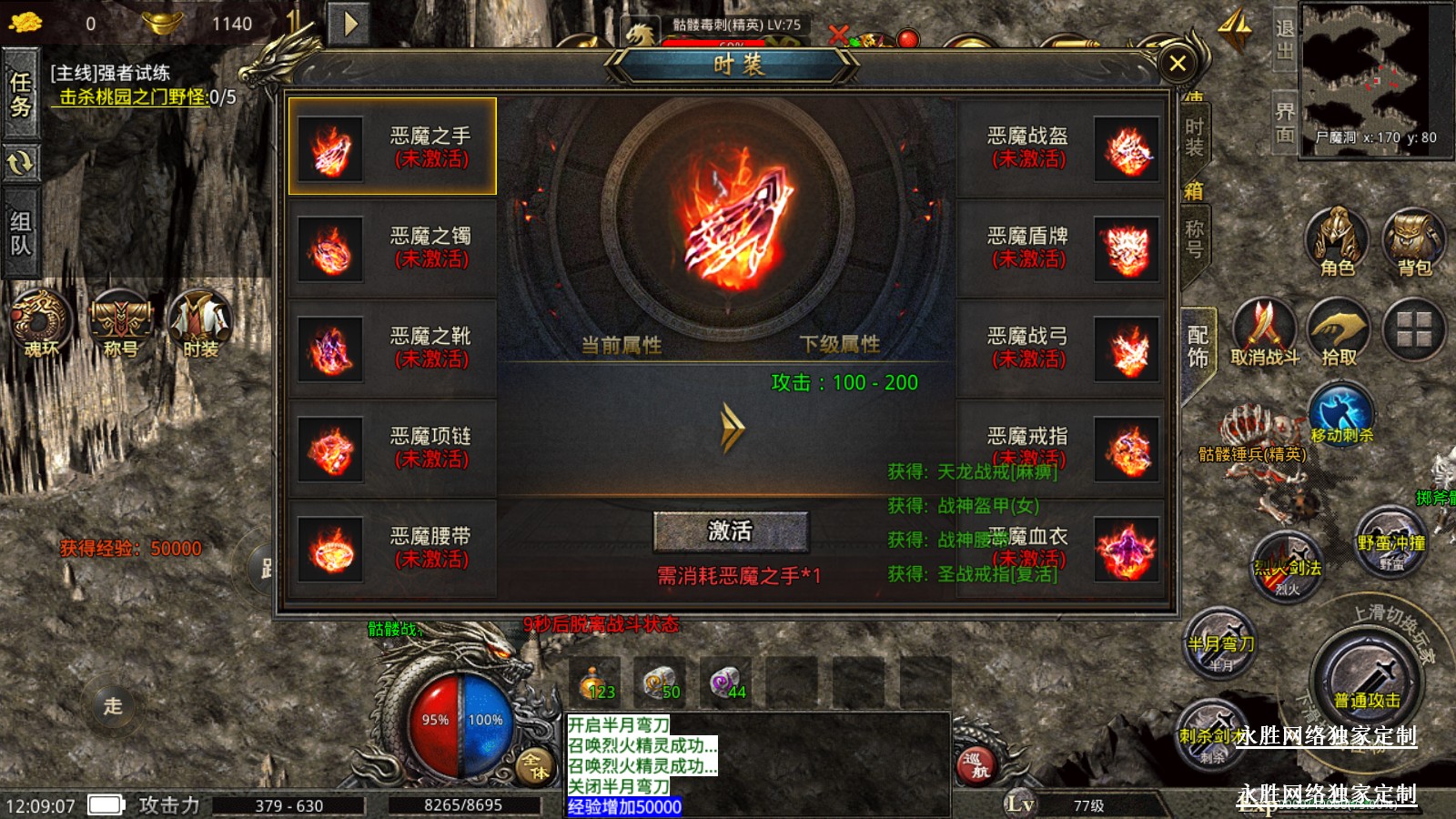Close the 时装 costume panel
The width and height of the screenshot is (1456, 819).
pyautogui.click(x=1177, y=64)
